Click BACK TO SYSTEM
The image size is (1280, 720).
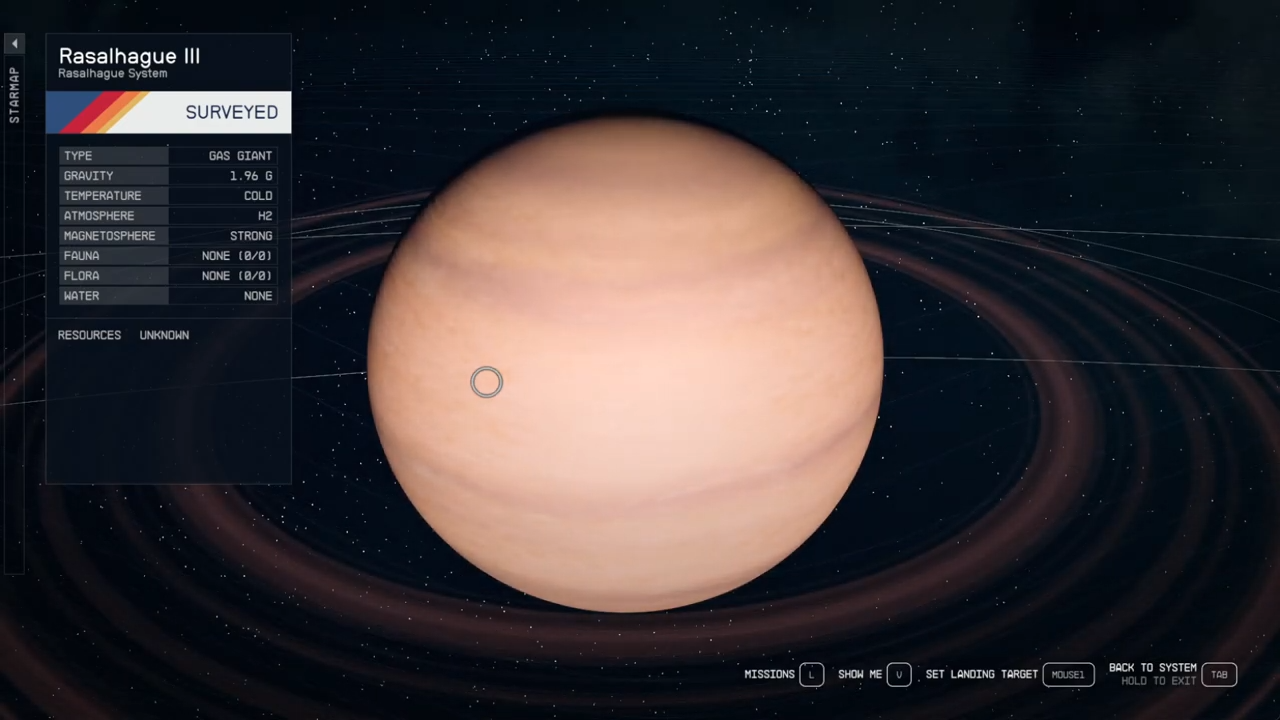(1152, 667)
